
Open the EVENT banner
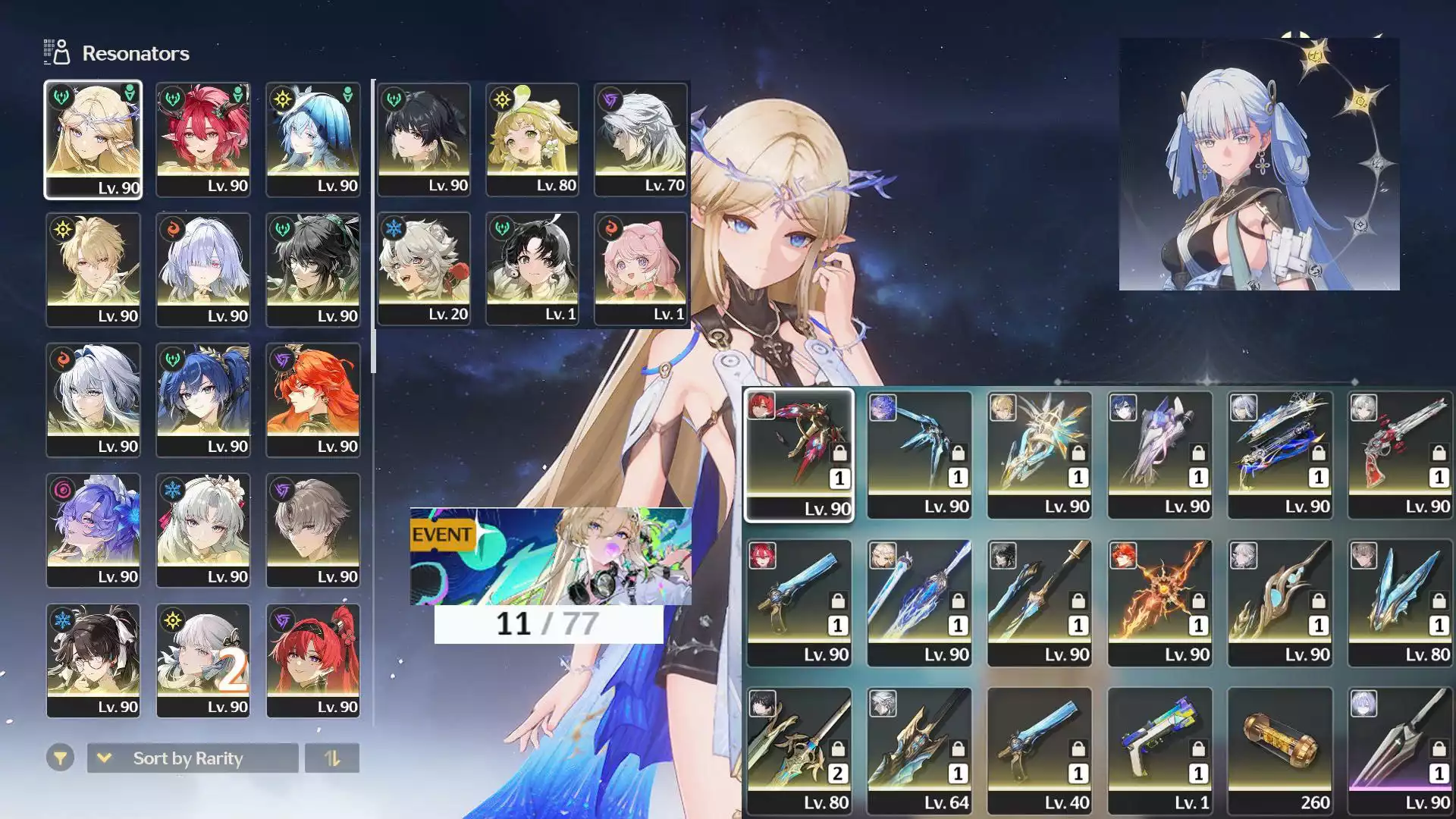tap(551, 557)
